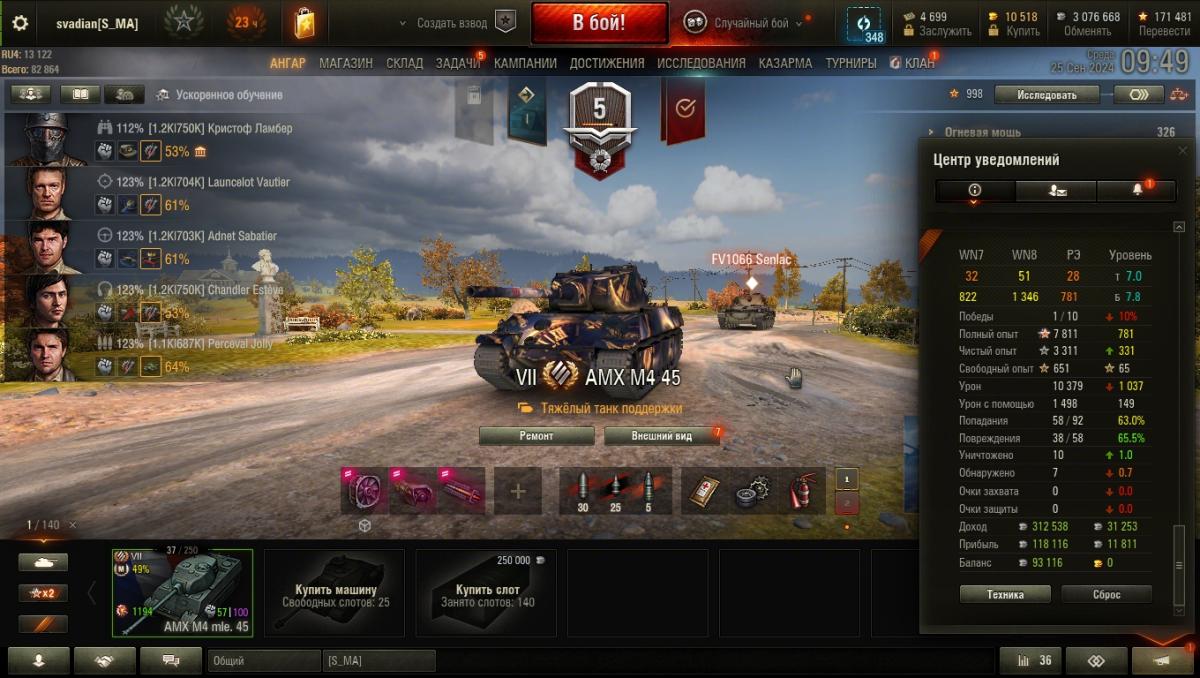This screenshot has width=1200, height=678.
Task: Click Создать взвод to create platoon
Action: coord(452,23)
